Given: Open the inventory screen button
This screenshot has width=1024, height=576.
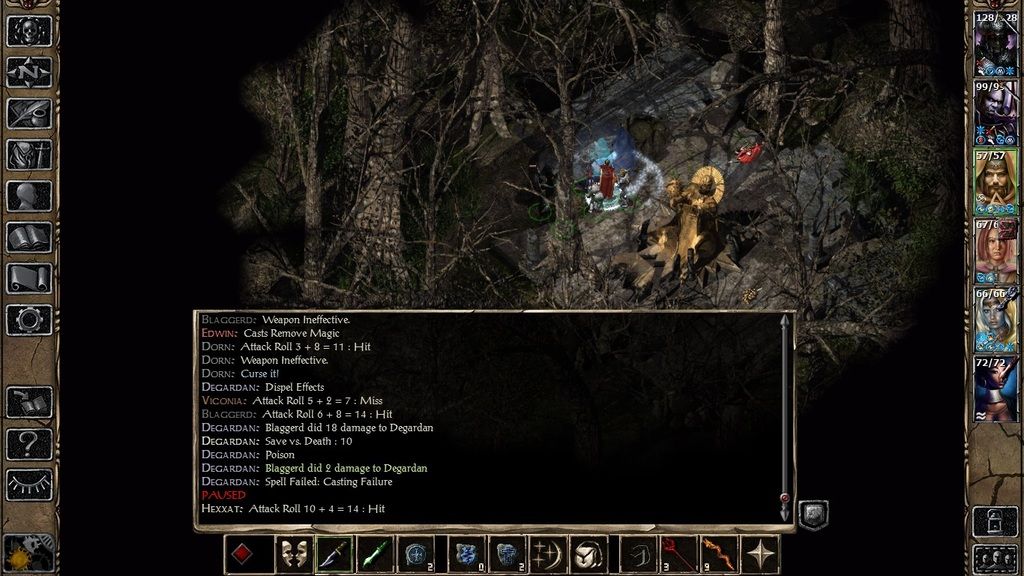Looking at the screenshot, I should pos(28,154).
